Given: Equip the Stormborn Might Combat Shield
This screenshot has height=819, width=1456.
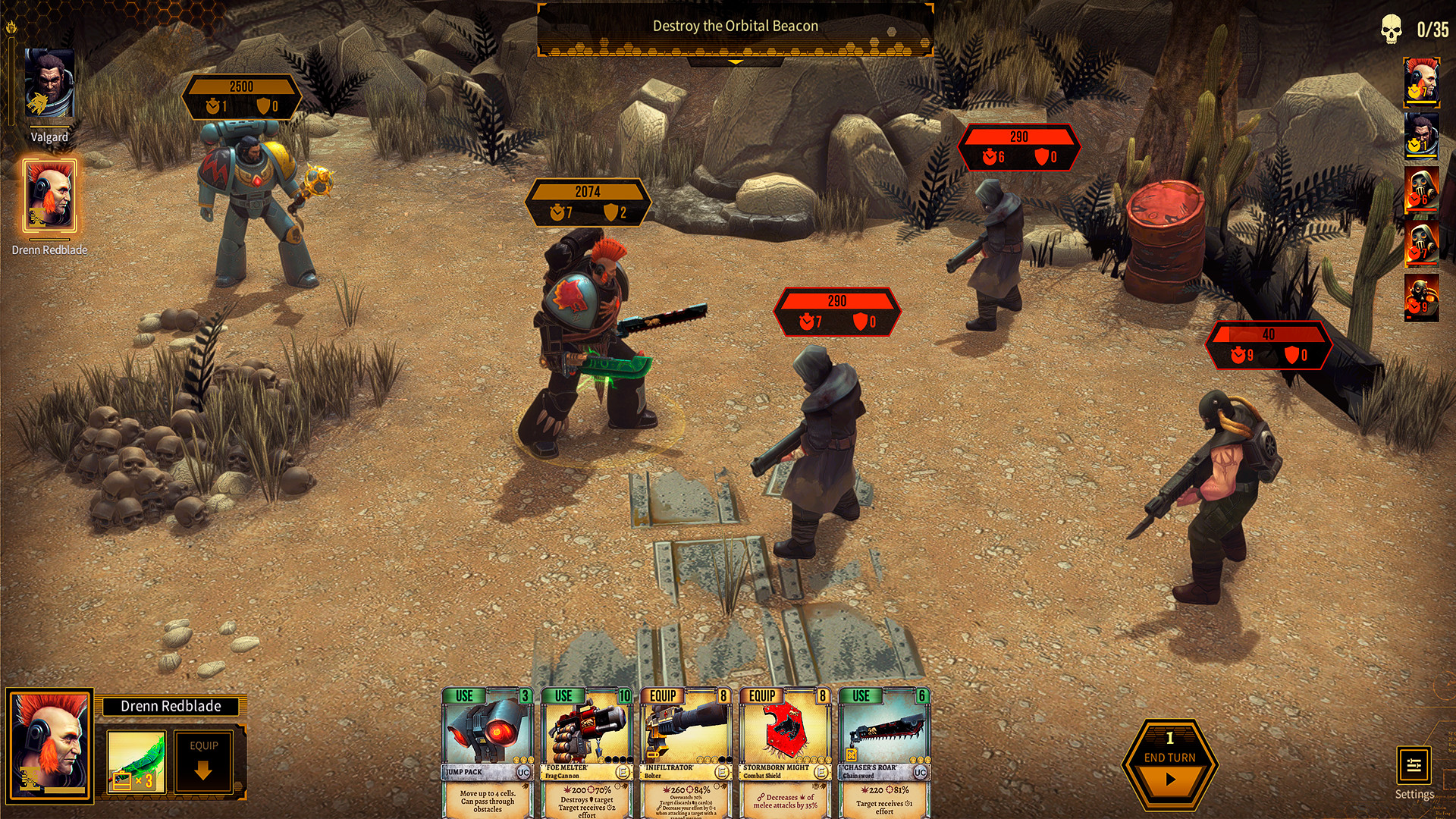Looking at the screenshot, I should click(x=786, y=751).
